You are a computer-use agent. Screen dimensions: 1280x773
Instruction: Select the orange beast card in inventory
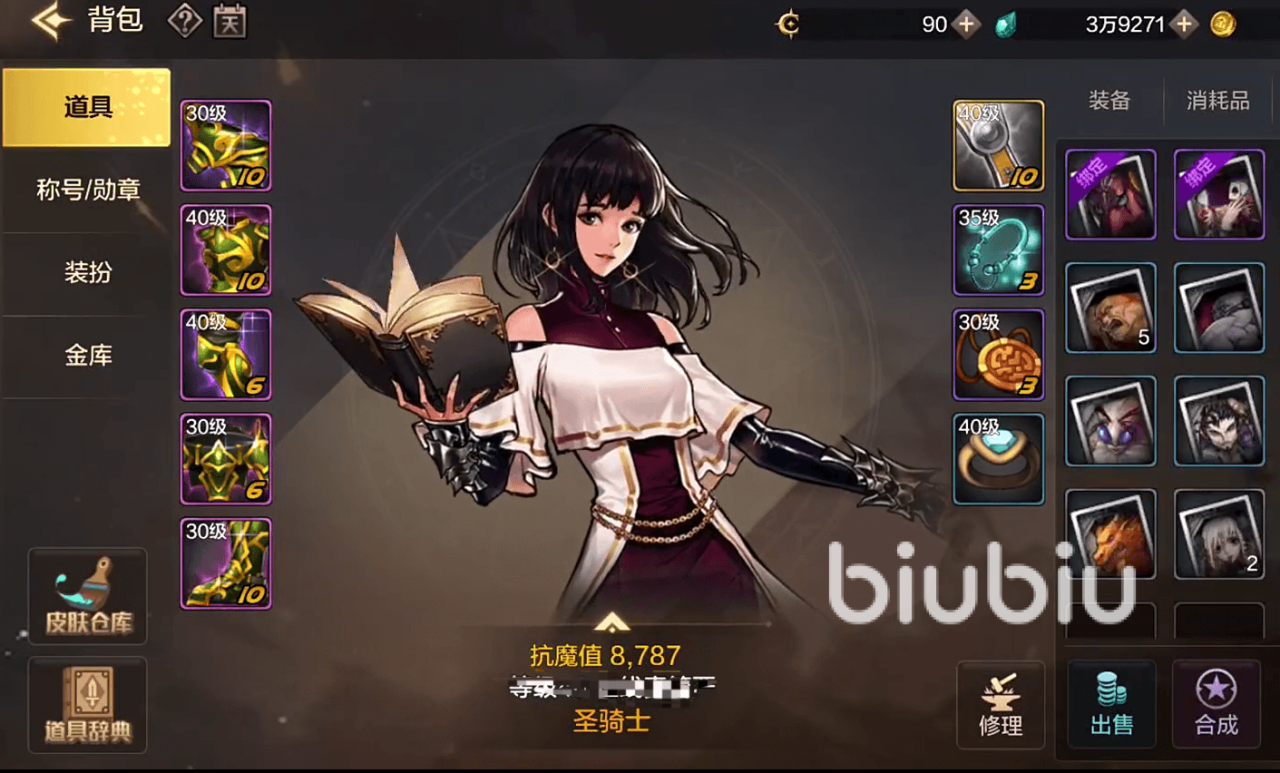(1110, 534)
